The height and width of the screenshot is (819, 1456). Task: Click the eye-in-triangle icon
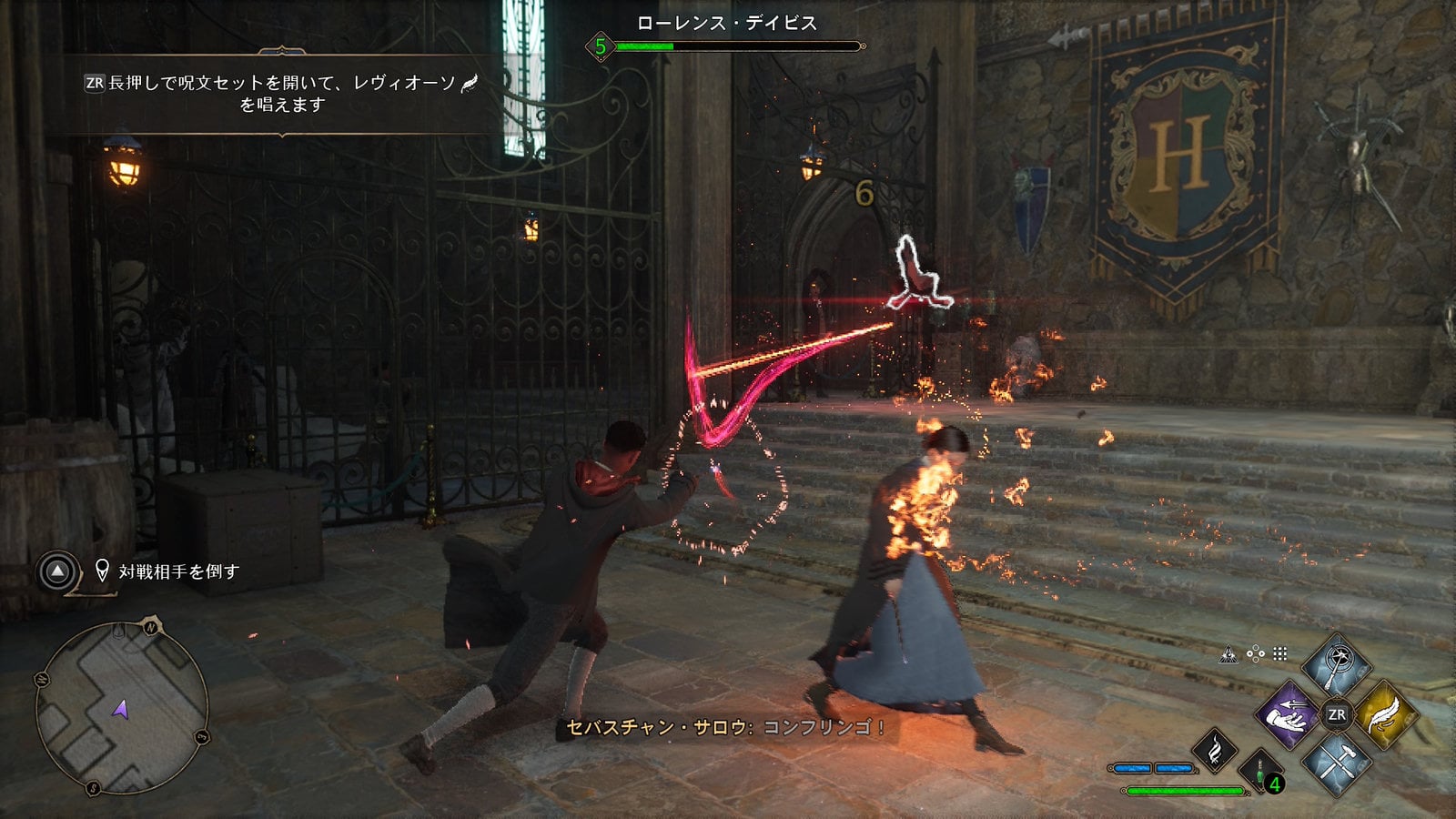click(x=1228, y=653)
